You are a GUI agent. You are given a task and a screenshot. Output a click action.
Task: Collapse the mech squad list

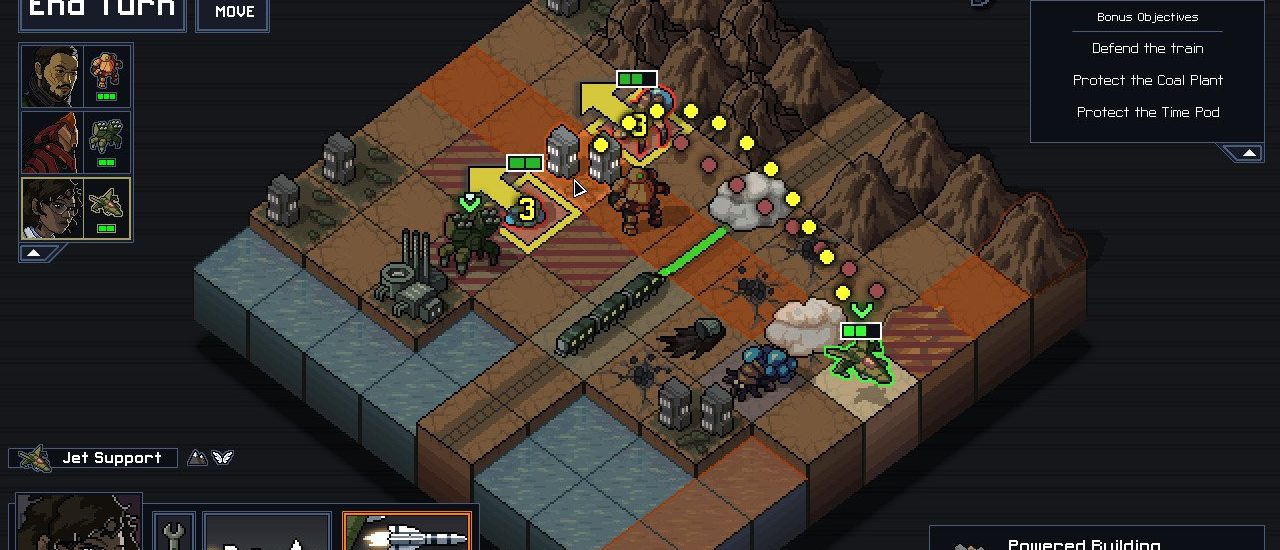click(x=33, y=253)
